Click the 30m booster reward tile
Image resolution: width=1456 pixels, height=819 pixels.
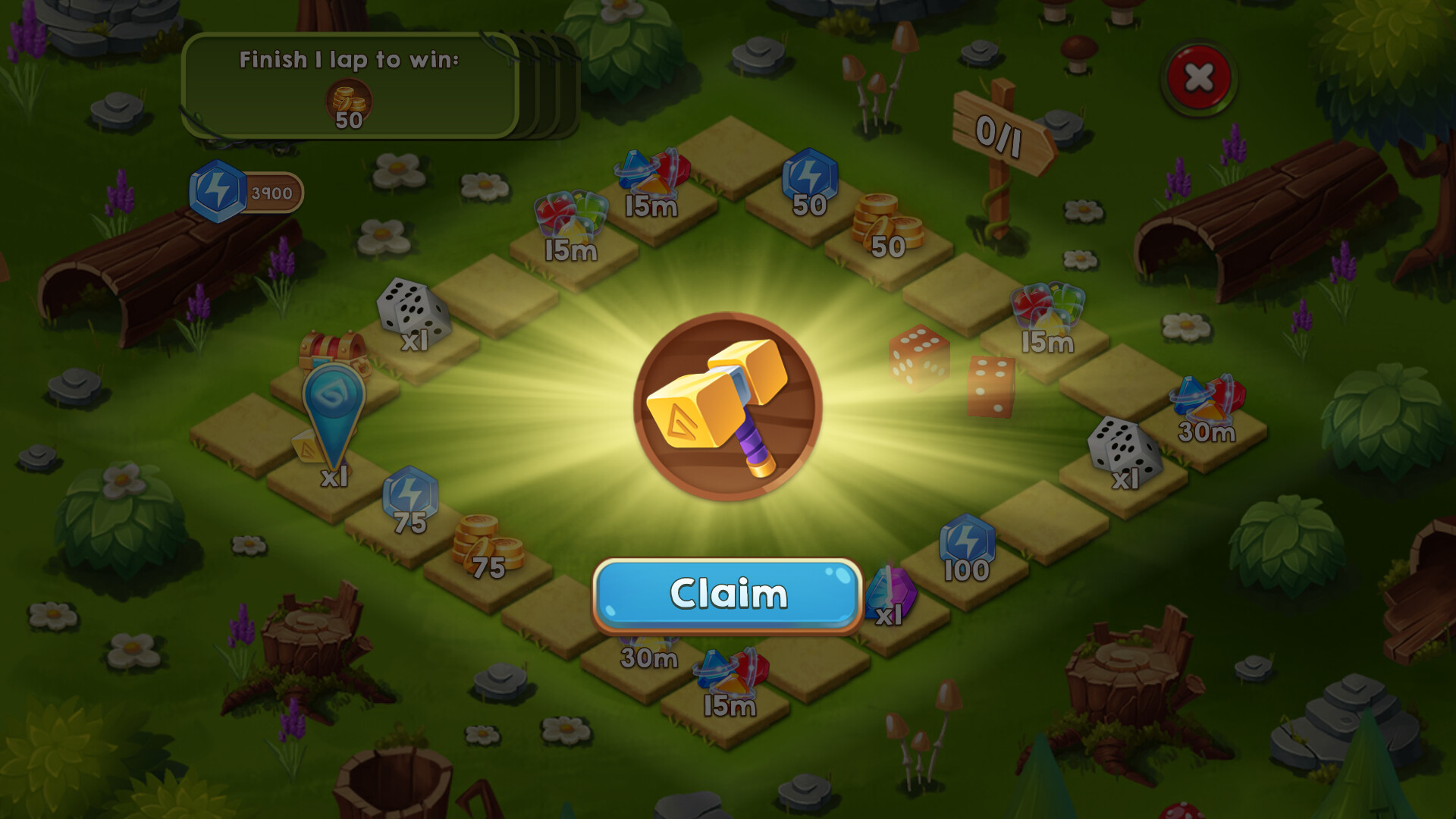click(x=1206, y=417)
